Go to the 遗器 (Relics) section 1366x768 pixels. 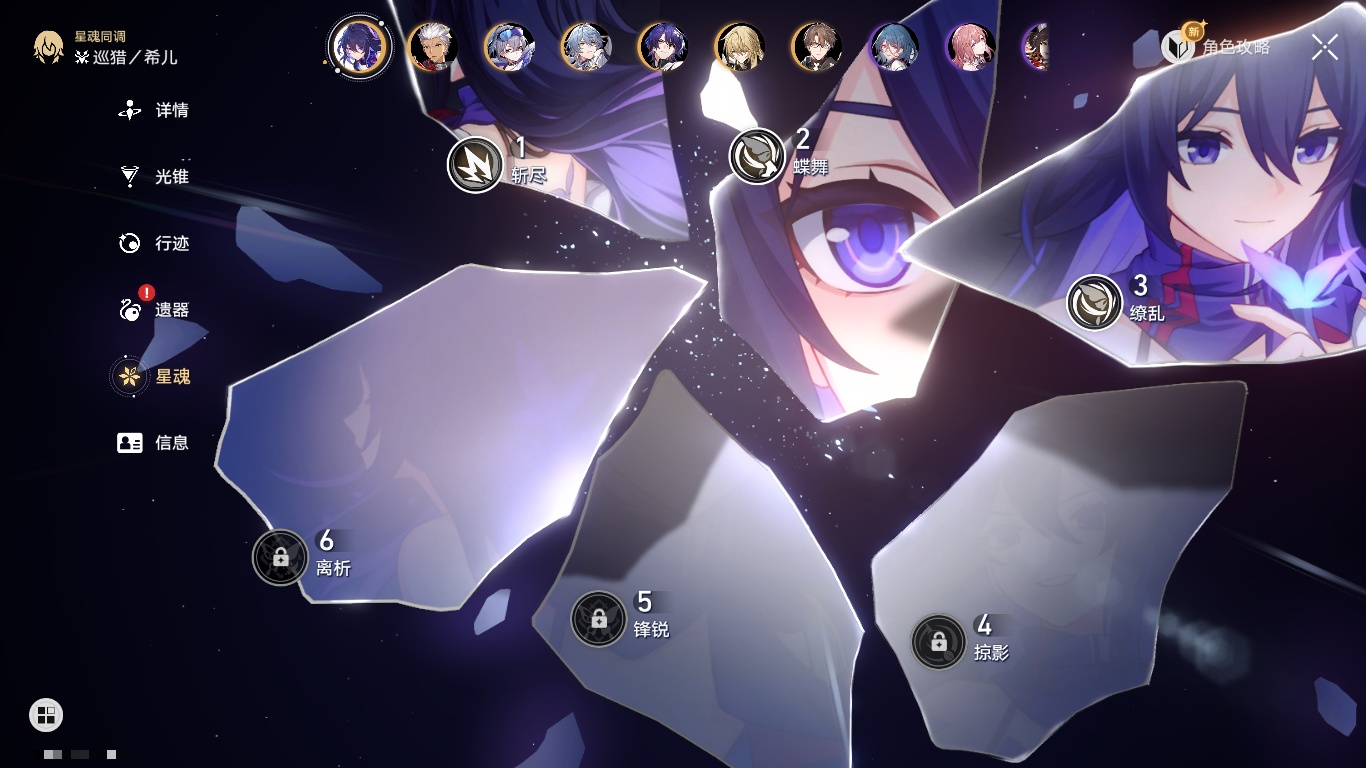(155, 310)
